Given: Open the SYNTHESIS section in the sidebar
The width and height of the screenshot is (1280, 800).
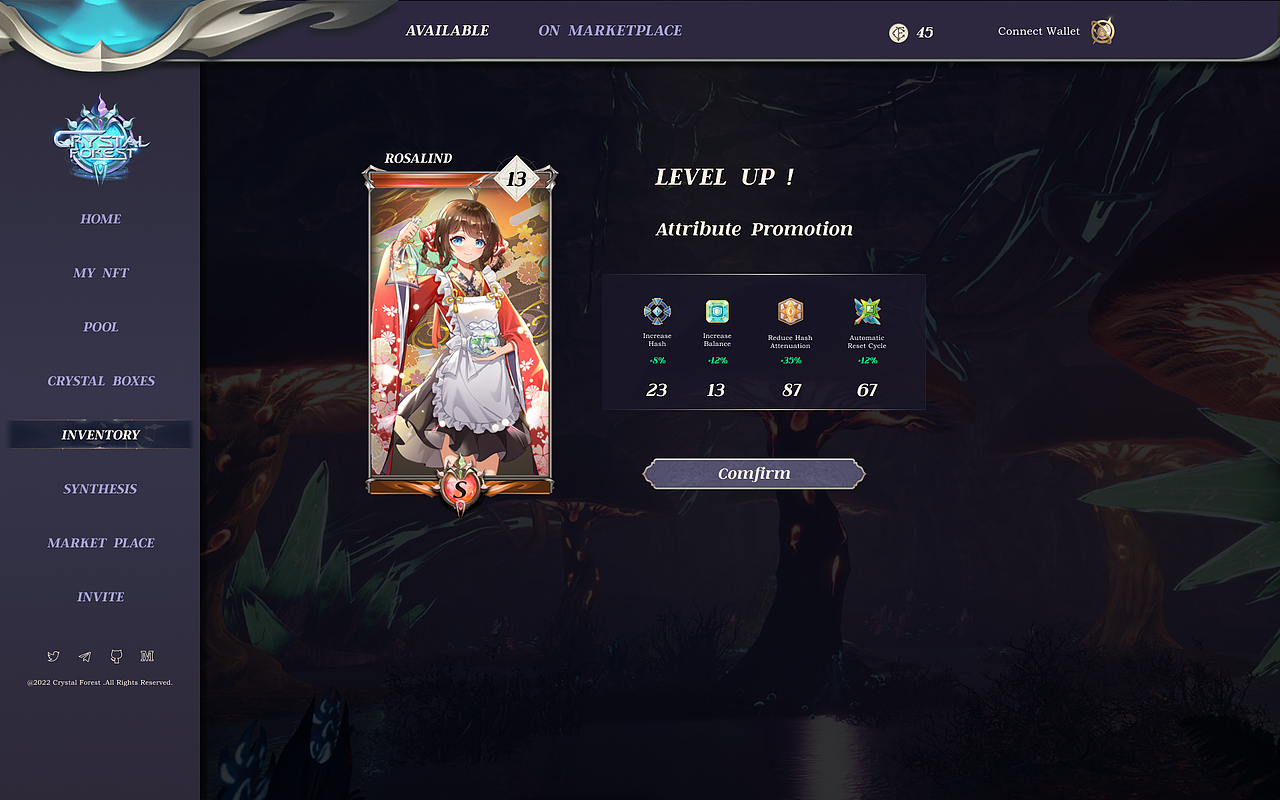Looking at the screenshot, I should pyautogui.click(x=100, y=488).
